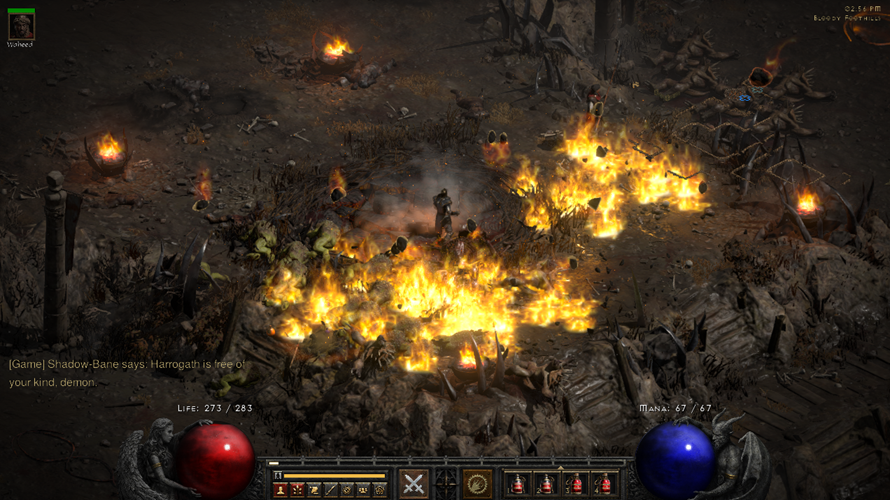Open the red skill tree icon
This screenshot has height=500, width=890.
click(x=297, y=490)
